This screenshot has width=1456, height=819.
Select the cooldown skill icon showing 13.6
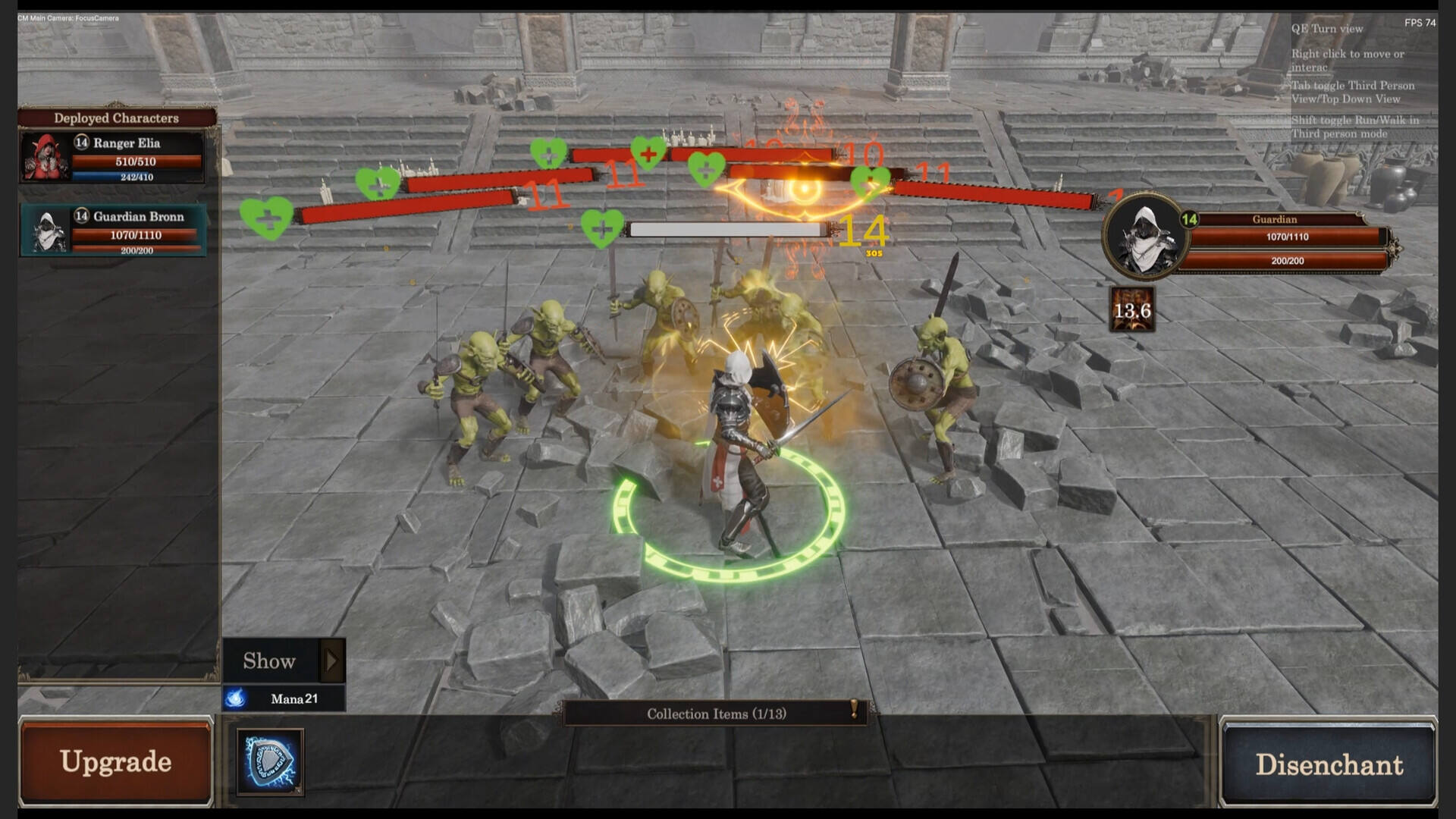tap(1132, 309)
